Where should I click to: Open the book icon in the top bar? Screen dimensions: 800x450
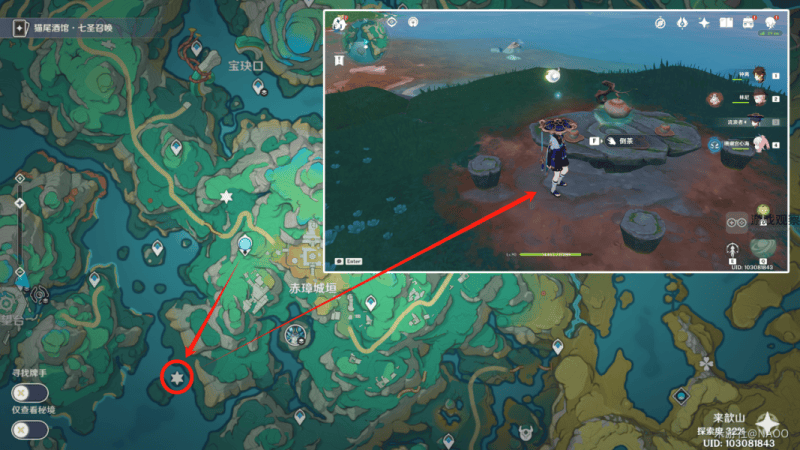pos(726,22)
